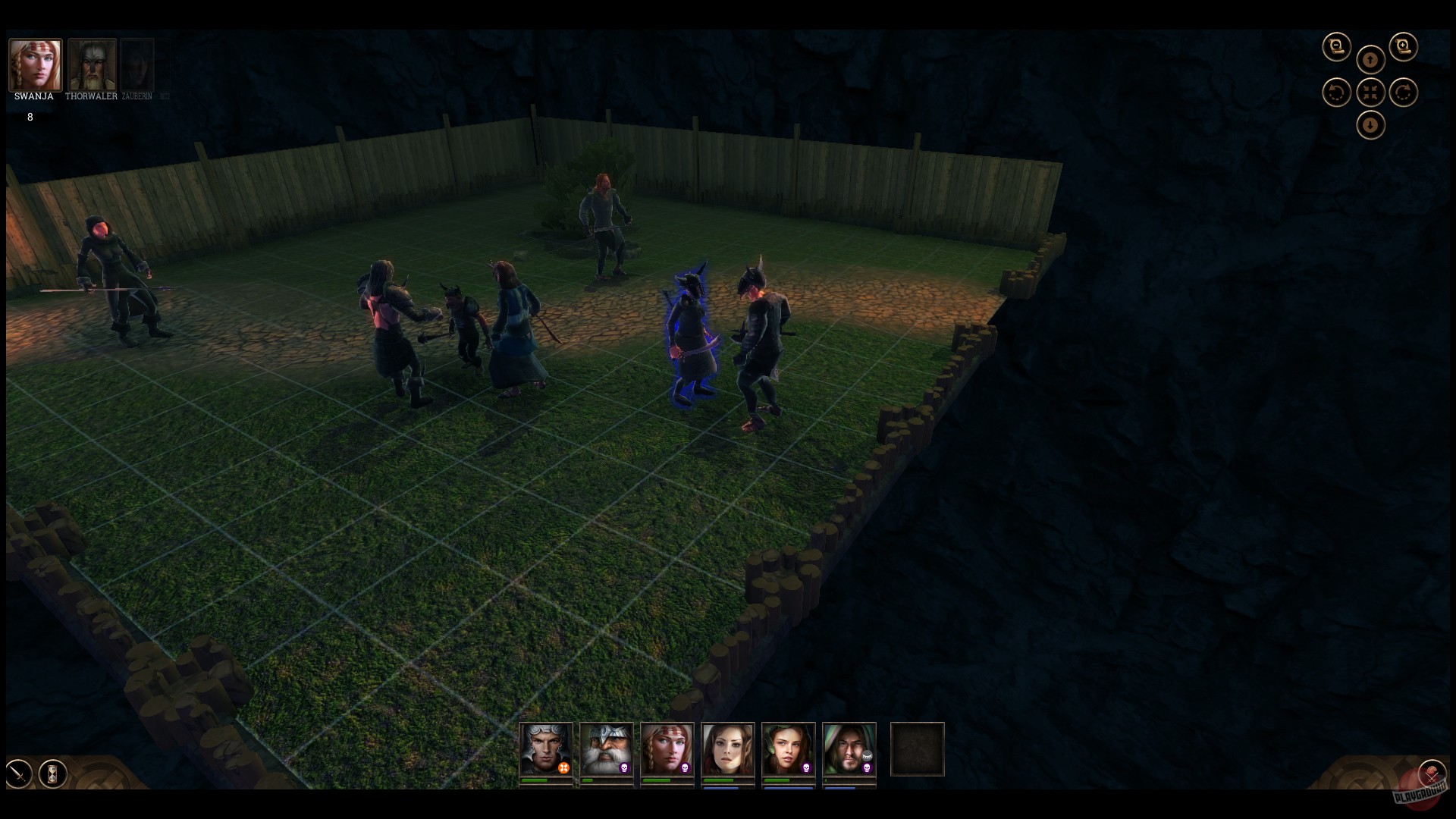Toggle the orange movement badge on the first portrait

coord(563,767)
